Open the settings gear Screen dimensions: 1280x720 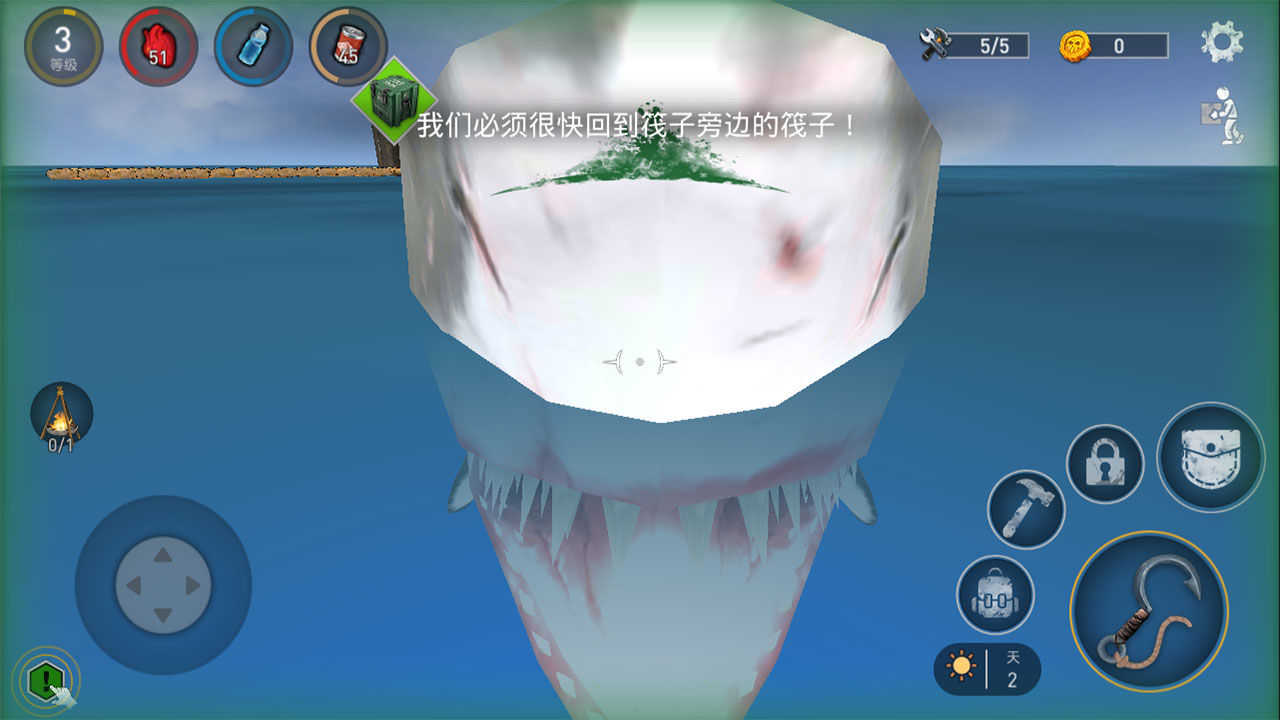[1222, 42]
